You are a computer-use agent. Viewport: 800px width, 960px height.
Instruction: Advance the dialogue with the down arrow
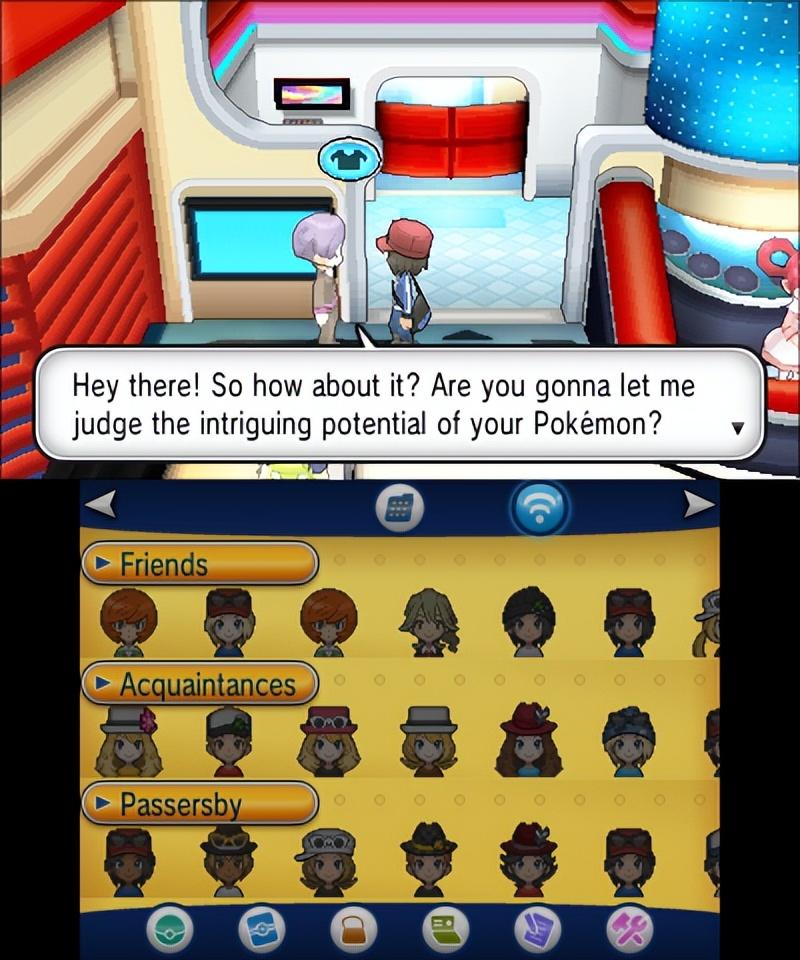tap(738, 427)
